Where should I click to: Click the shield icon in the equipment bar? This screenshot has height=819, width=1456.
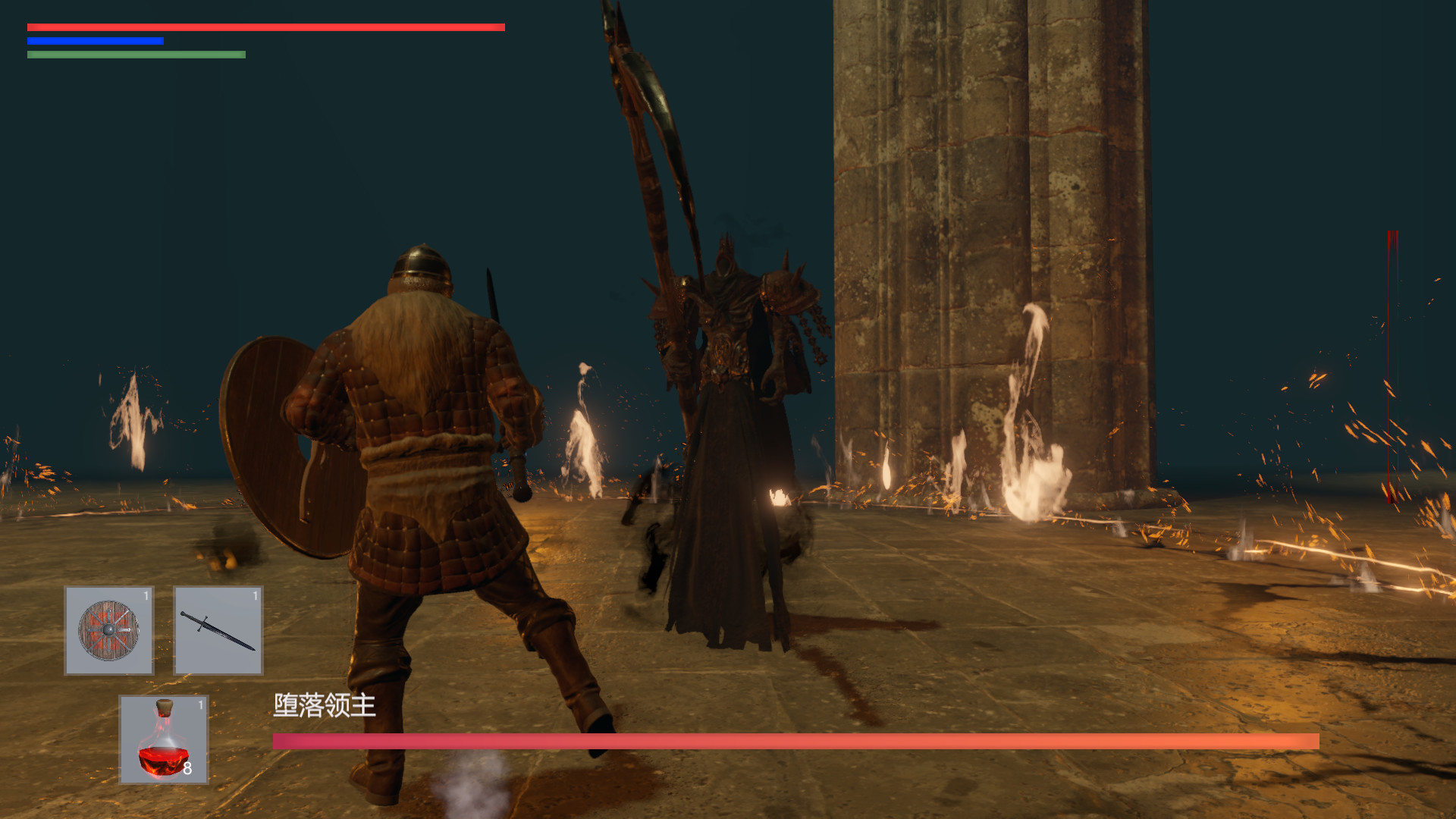click(108, 629)
